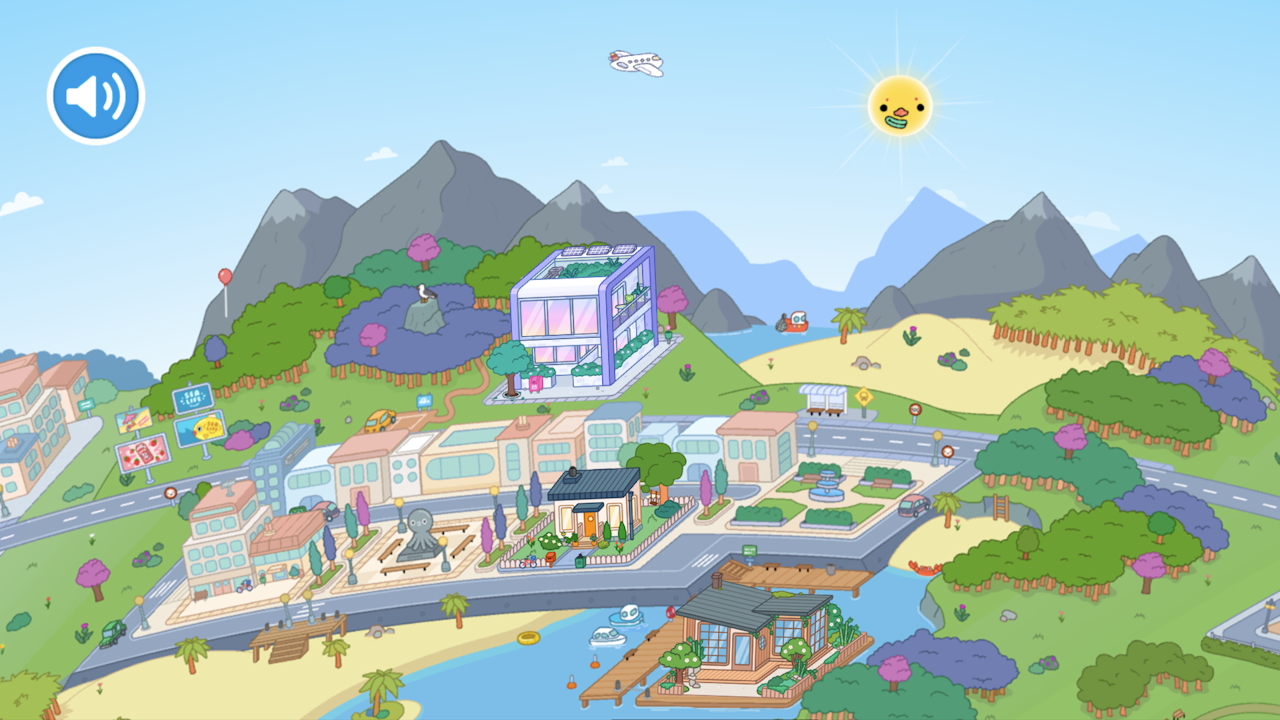
Task: Mute the game sound with the speaker button
Action: 95,95
